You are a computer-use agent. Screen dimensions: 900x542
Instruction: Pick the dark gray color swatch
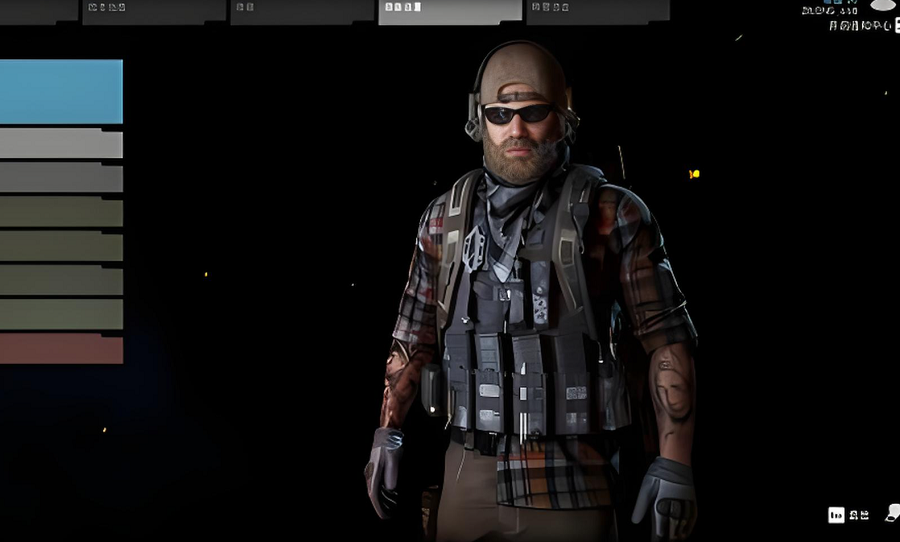click(x=60, y=178)
